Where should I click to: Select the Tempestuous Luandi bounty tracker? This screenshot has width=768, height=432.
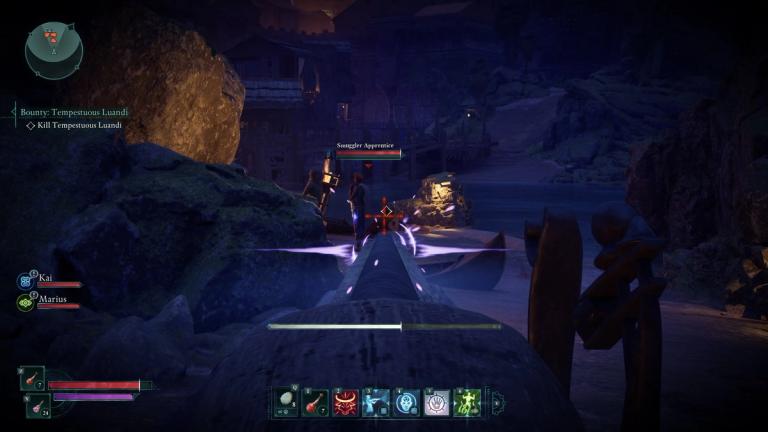point(74,113)
